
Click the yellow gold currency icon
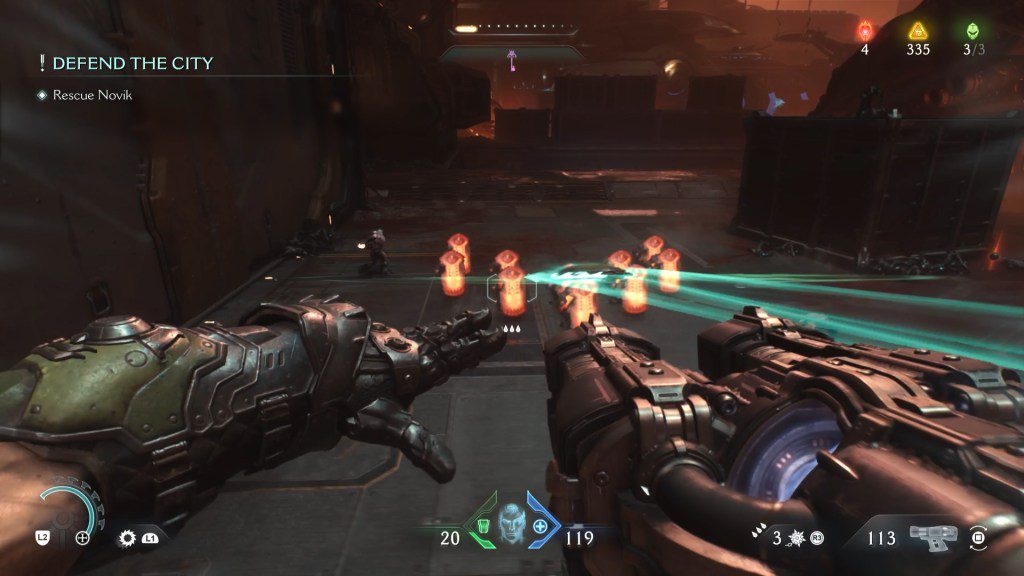click(919, 31)
